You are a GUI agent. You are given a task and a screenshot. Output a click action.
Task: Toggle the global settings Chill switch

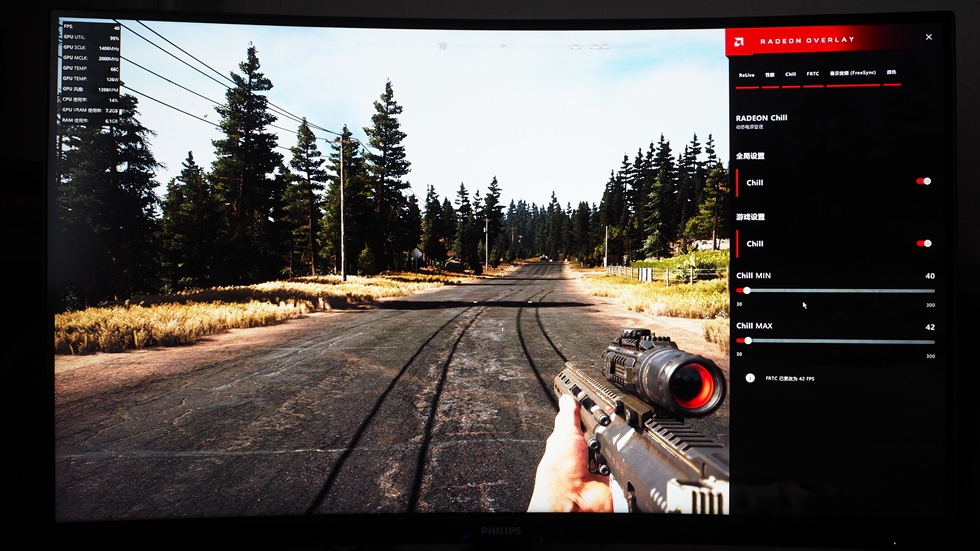pos(924,181)
